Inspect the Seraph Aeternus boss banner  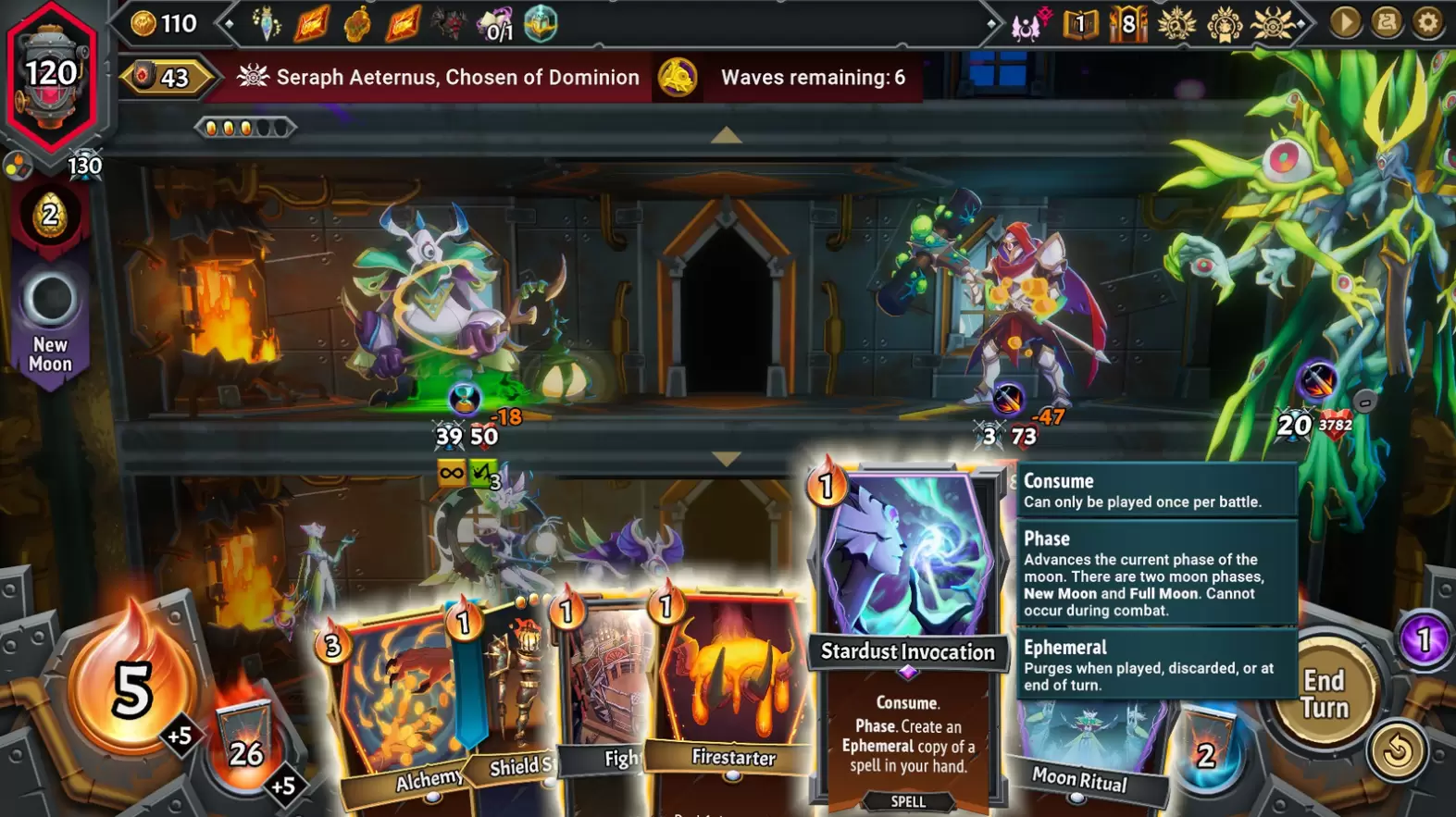tap(440, 78)
